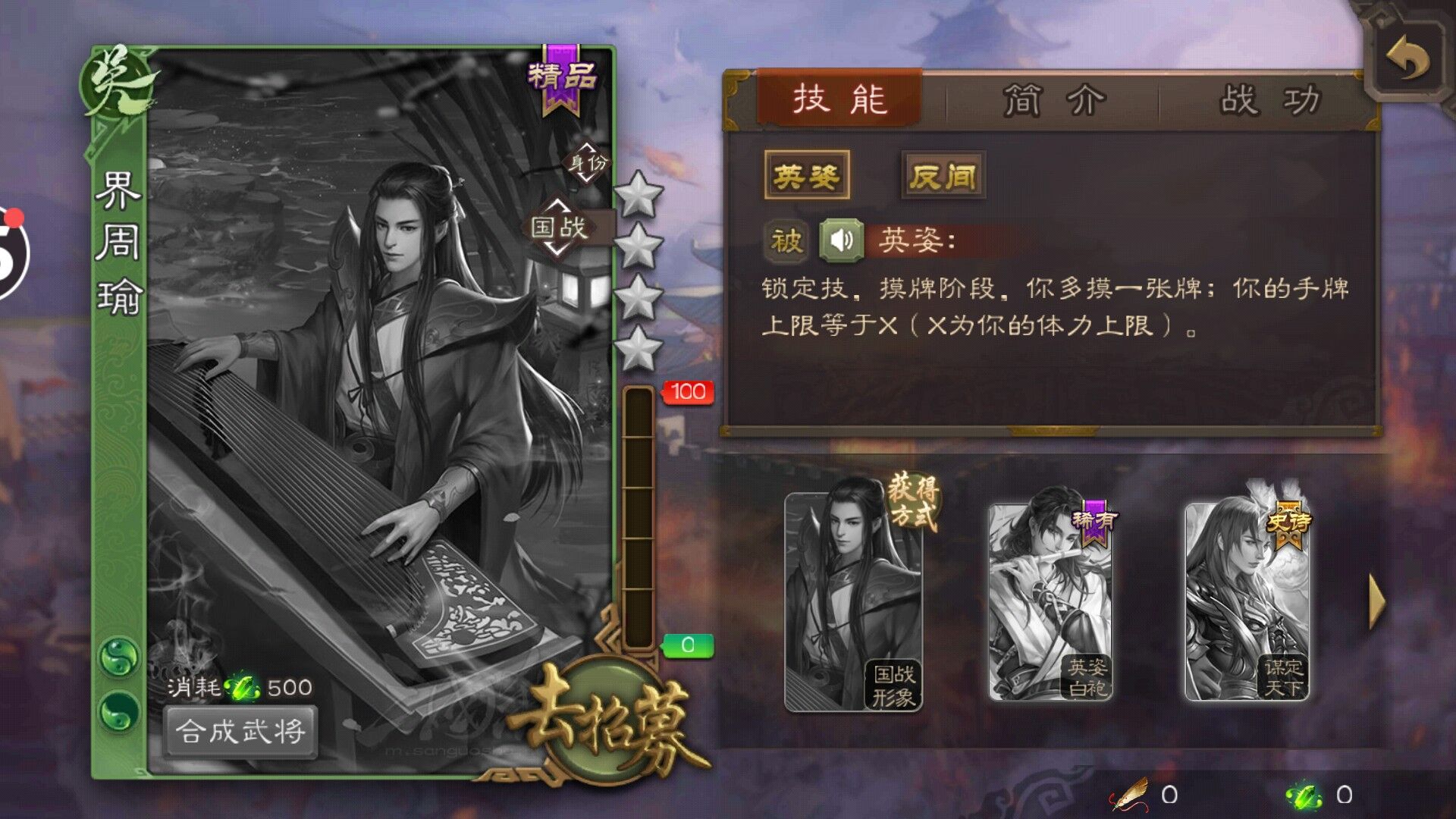Click the 精品 quality banner on card

coord(560,78)
